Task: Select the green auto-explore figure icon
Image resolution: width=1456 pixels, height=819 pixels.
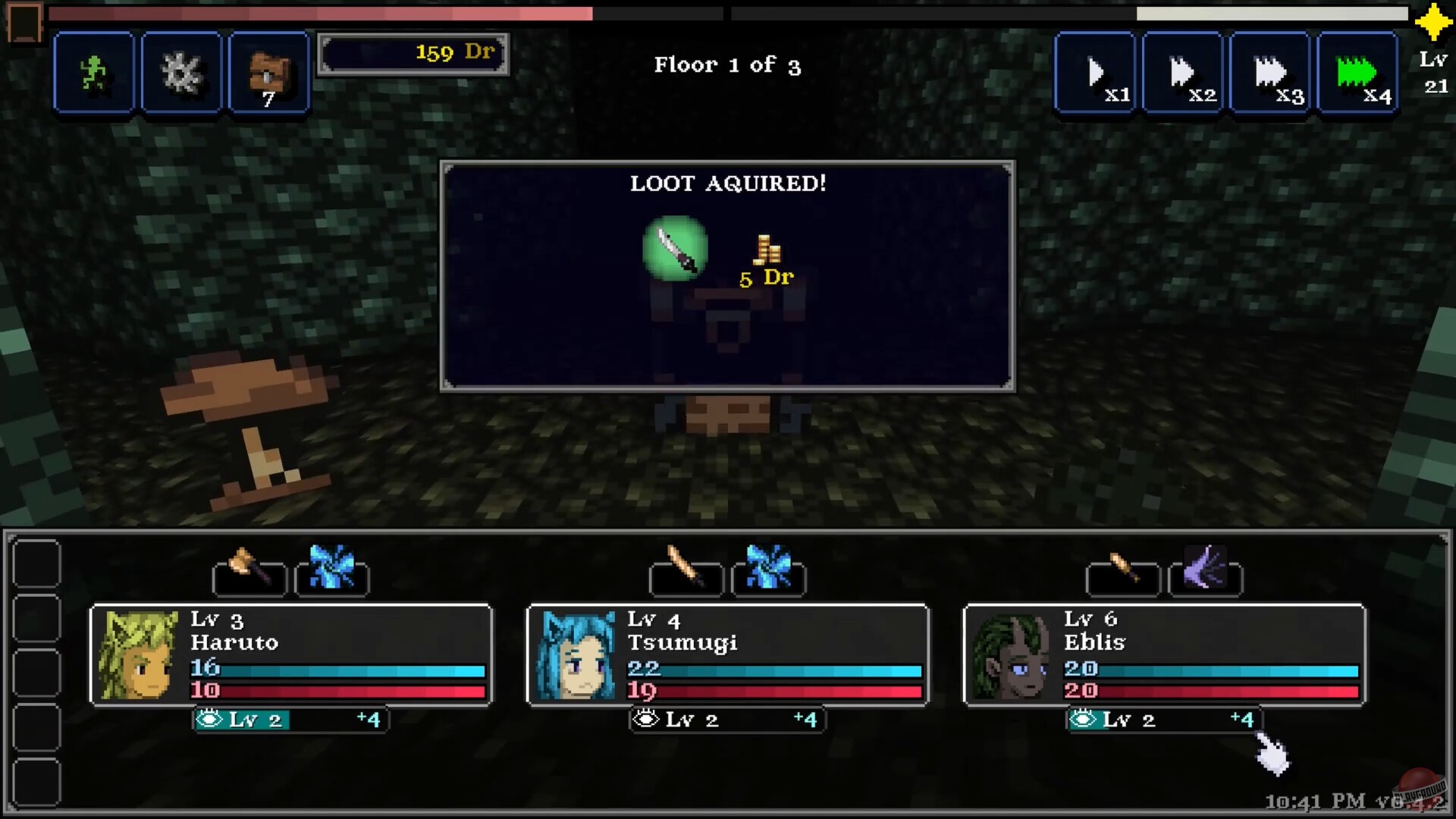Action: pyautogui.click(x=93, y=72)
